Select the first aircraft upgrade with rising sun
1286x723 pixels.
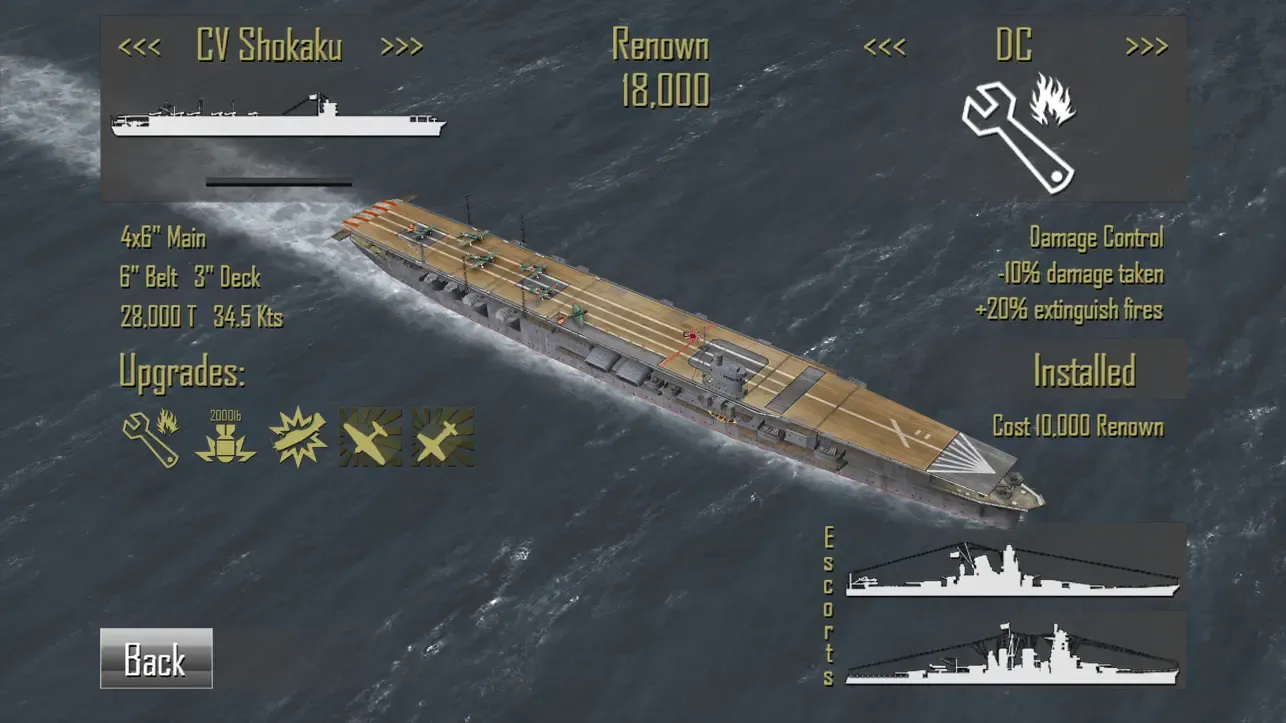point(370,437)
